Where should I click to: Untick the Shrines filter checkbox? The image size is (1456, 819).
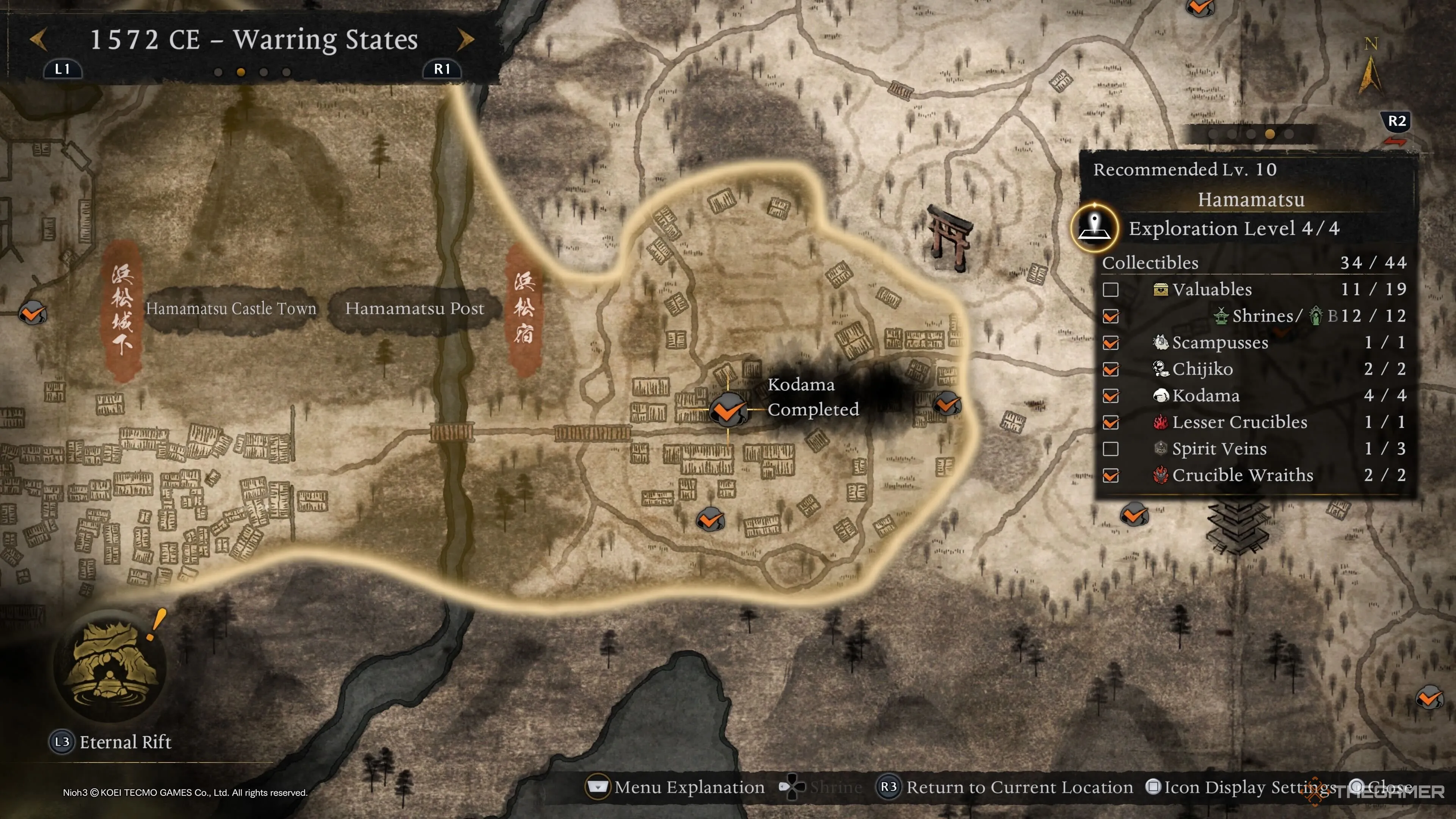1111,317
